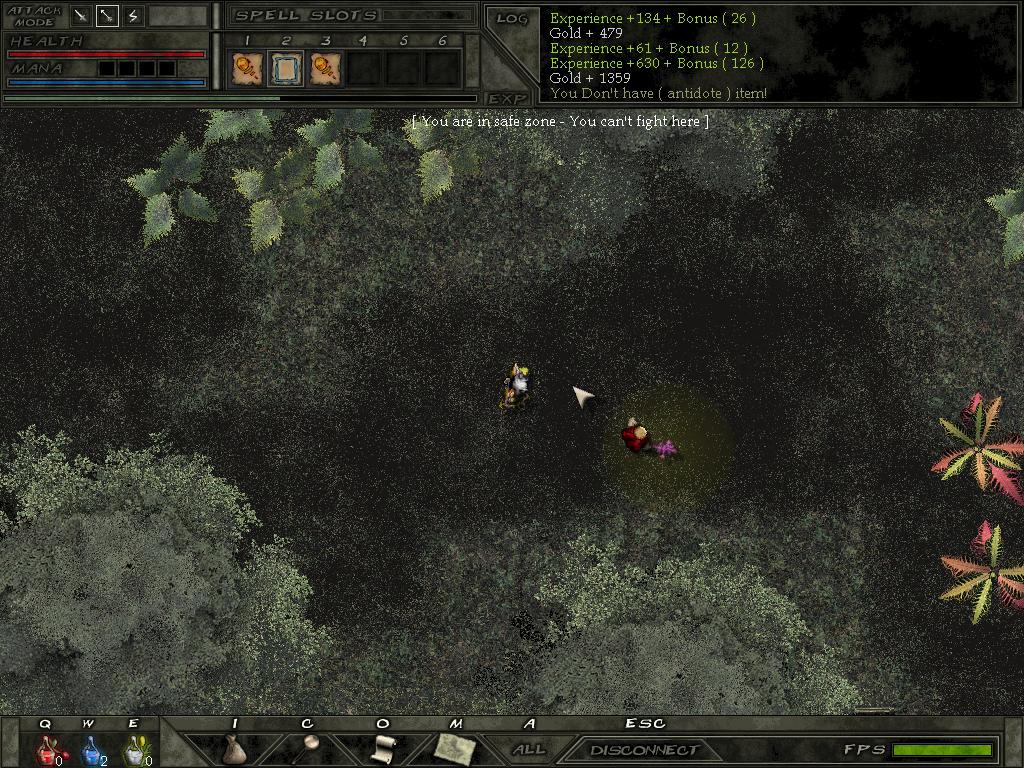This screenshot has width=1024, height=768.
Task: Choose the arrow ranged attack mode
Action: (107, 16)
